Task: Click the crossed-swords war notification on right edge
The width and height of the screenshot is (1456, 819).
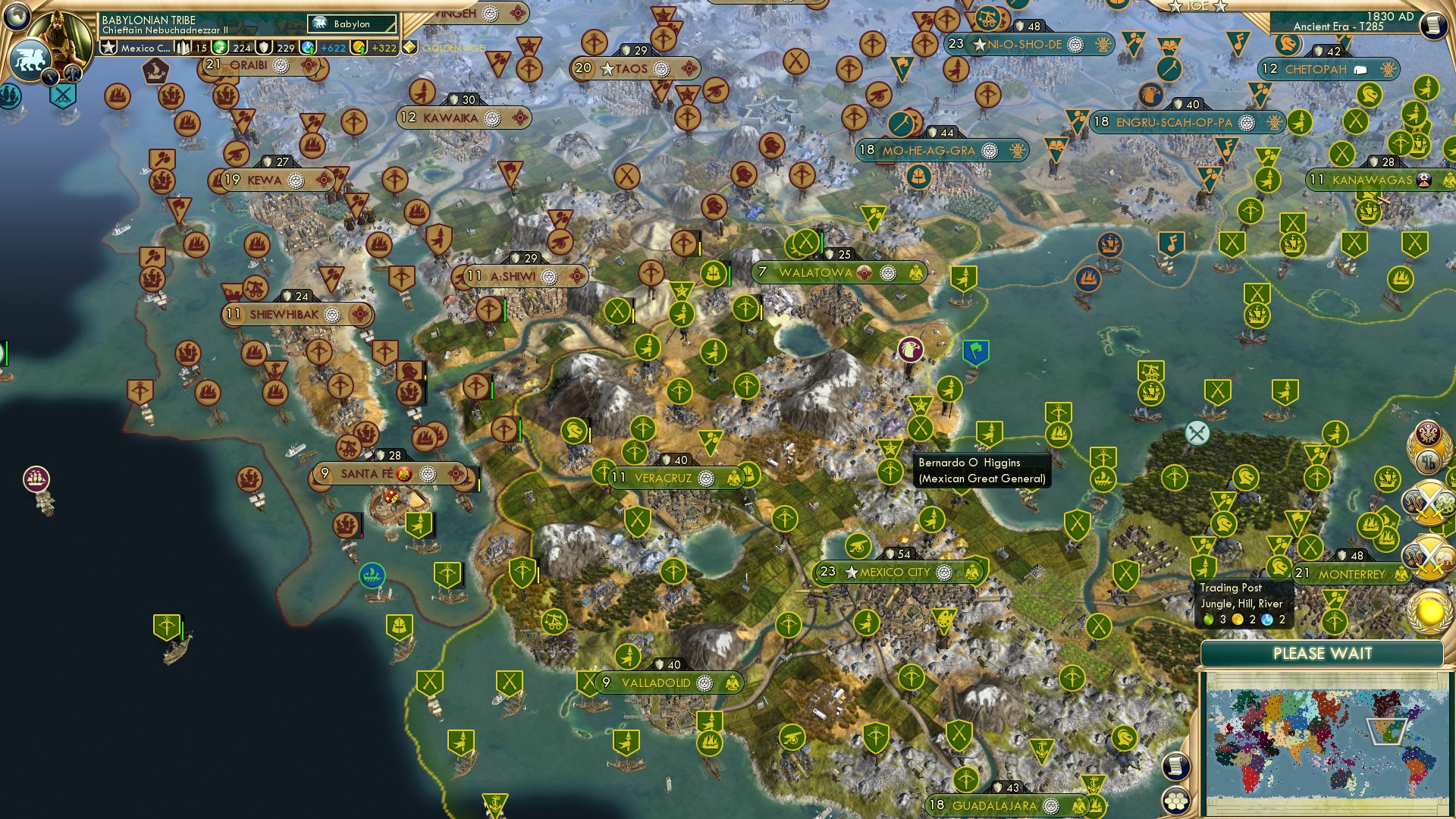Action: (x=1429, y=502)
